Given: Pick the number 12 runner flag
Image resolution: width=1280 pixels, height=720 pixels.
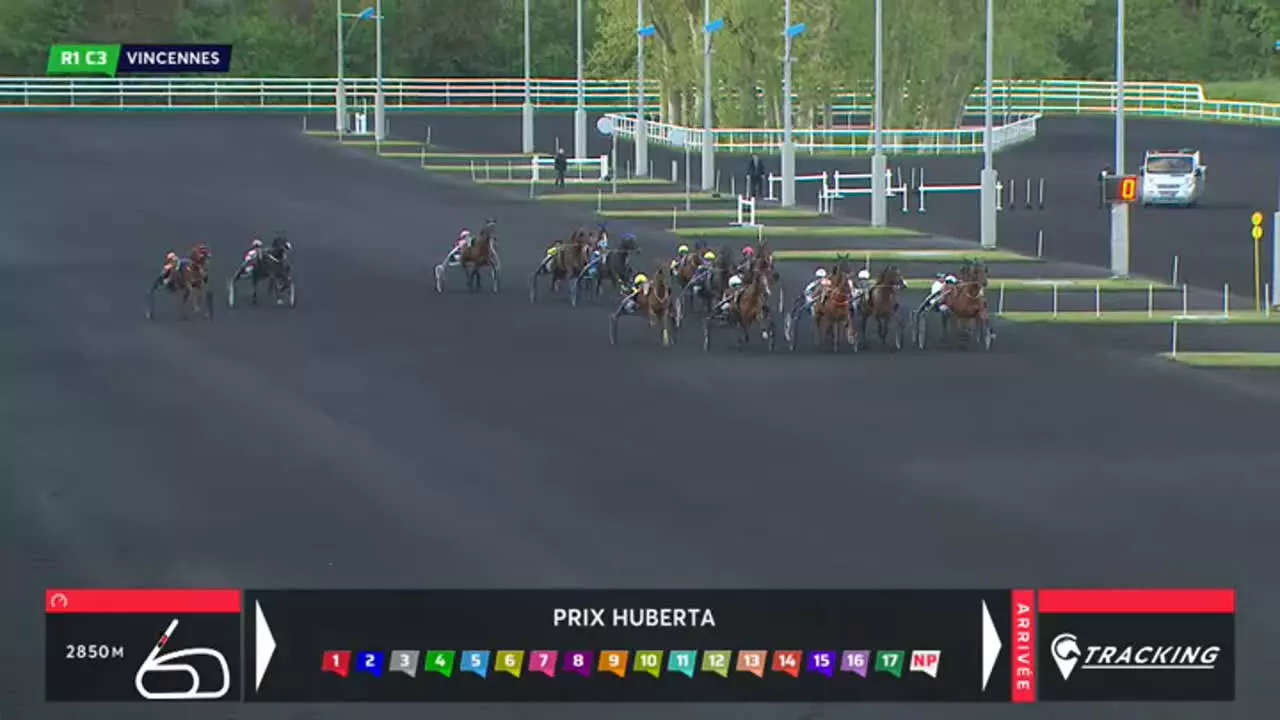Looking at the screenshot, I should pyautogui.click(x=716, y=662).
